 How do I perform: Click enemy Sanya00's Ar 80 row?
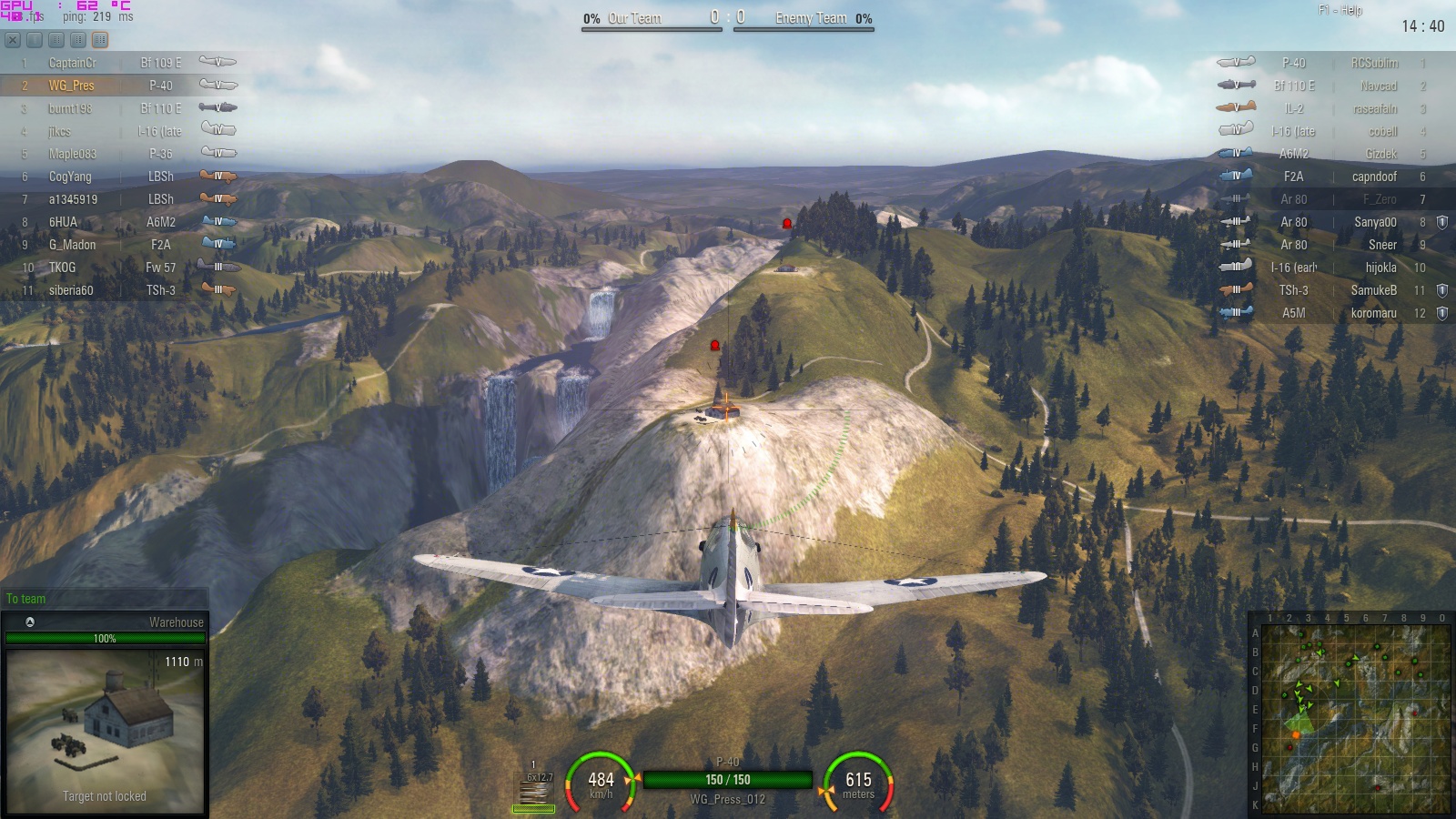[1338, 222]
